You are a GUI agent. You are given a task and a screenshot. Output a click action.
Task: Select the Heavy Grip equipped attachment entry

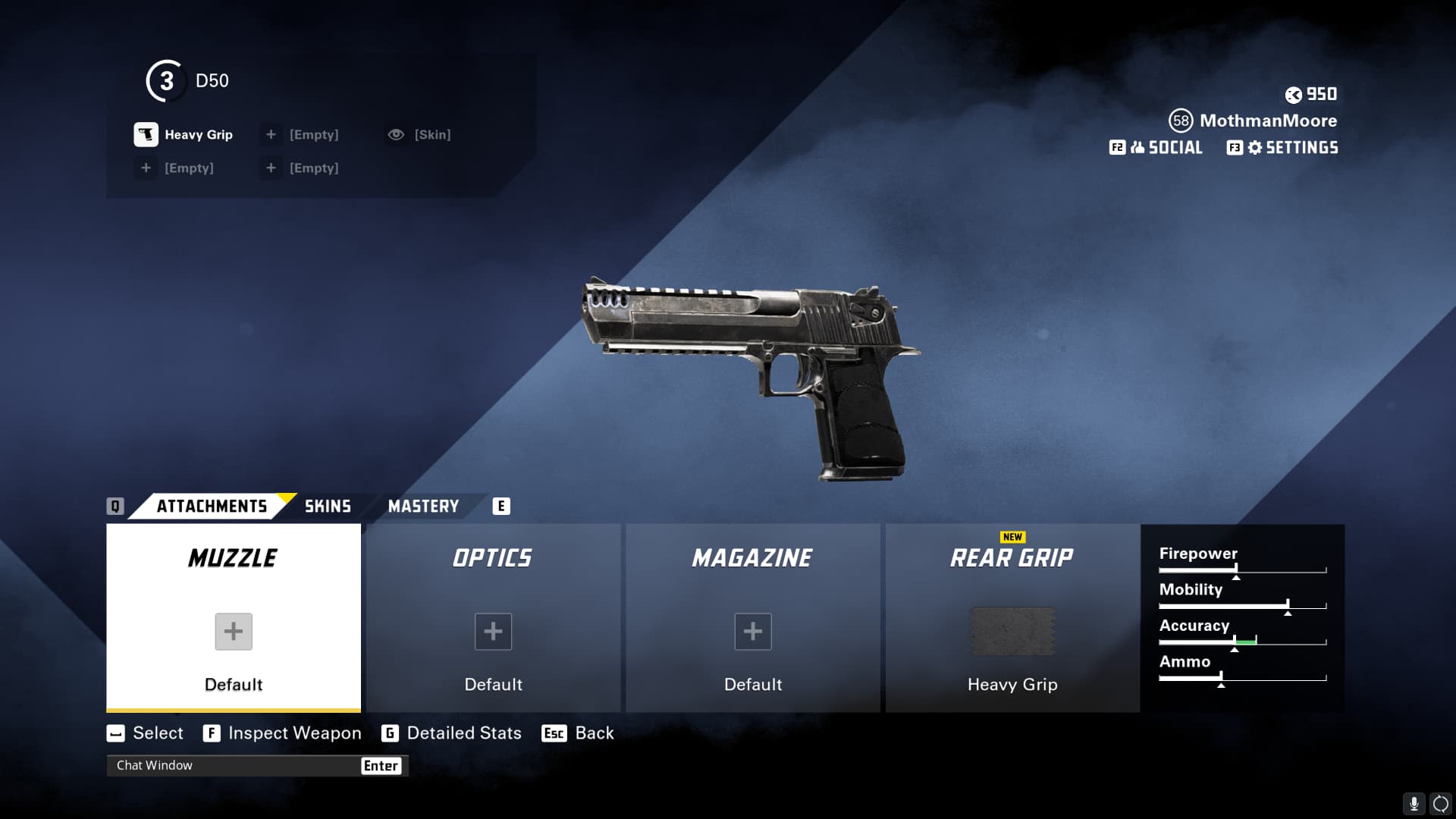coord(184,135)
